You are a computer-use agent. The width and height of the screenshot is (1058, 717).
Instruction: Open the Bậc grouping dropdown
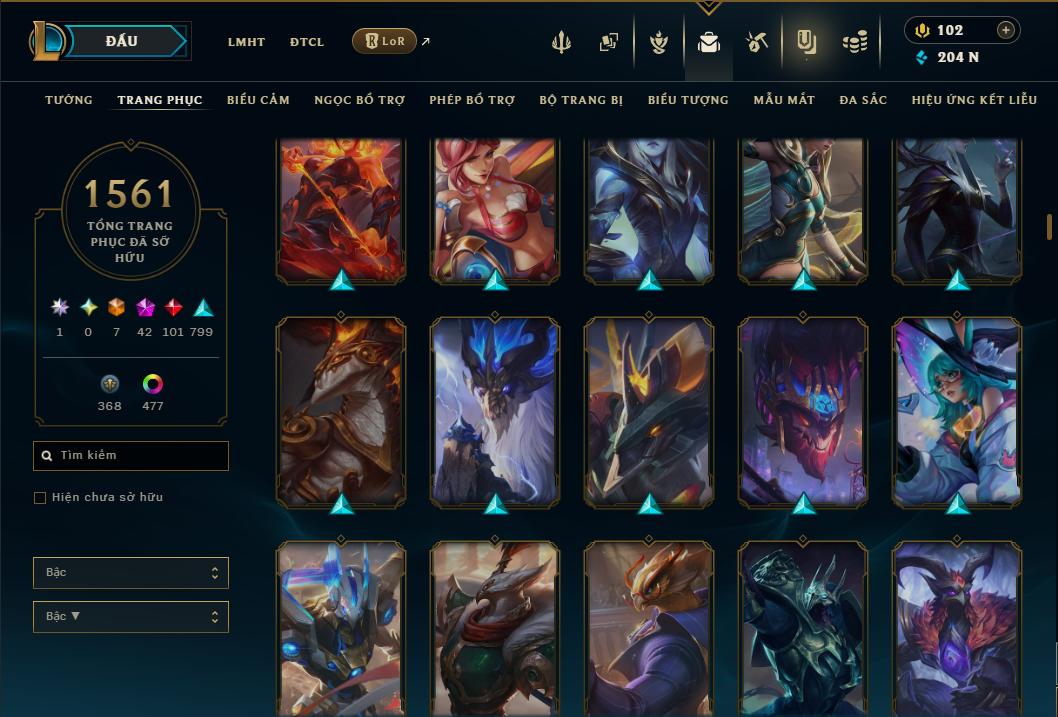click(x=131, y=573)
